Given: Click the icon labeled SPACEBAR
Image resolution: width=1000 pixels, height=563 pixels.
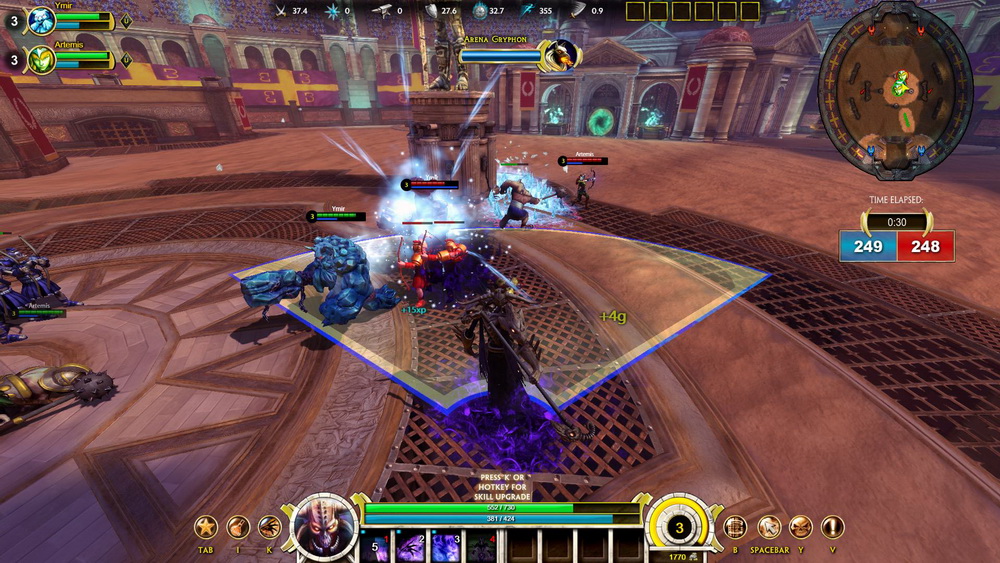Looking at the screenshot, I should click(768, 527).
